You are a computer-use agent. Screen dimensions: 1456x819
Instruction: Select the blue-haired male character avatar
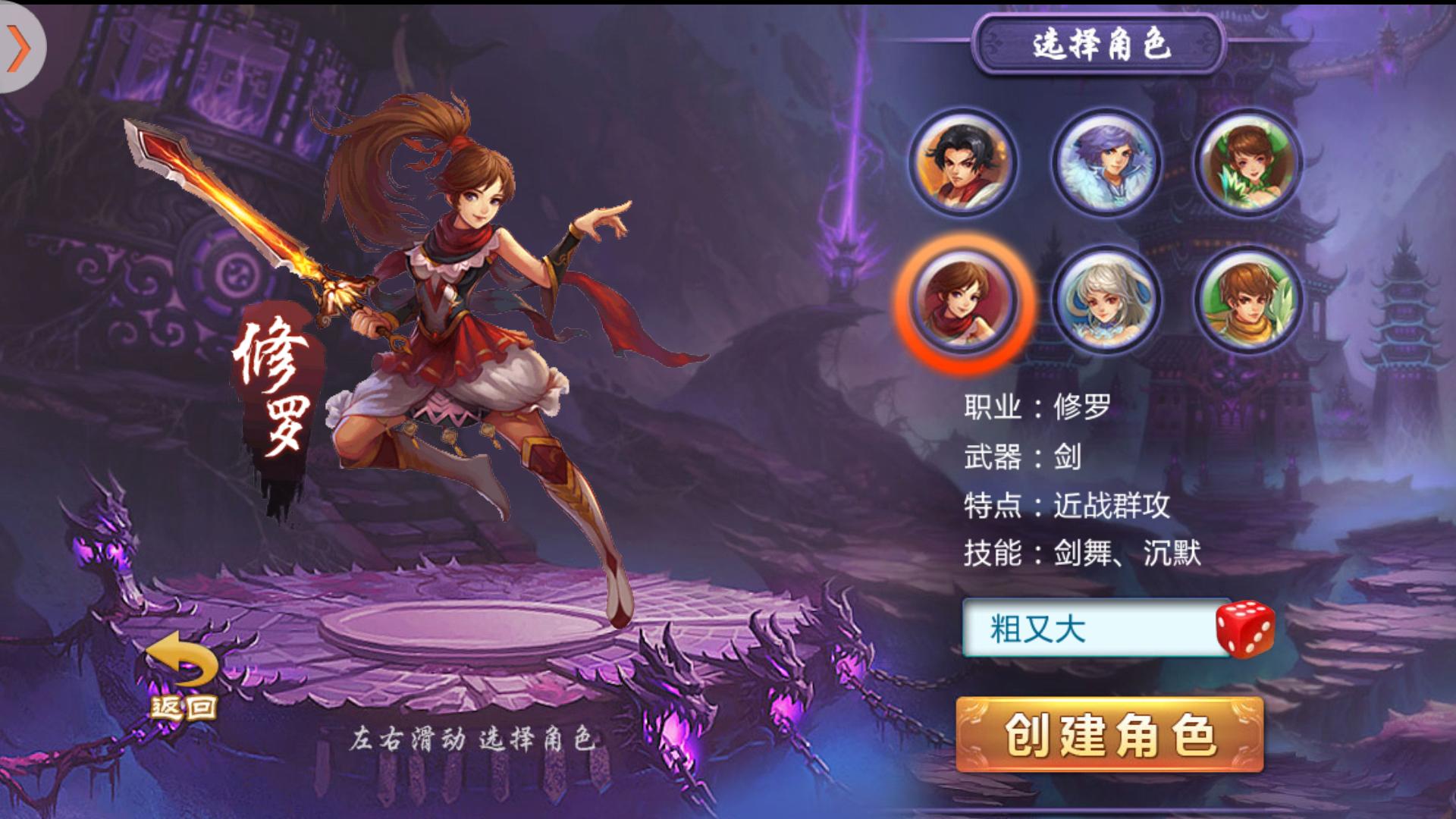point(1106,163)
